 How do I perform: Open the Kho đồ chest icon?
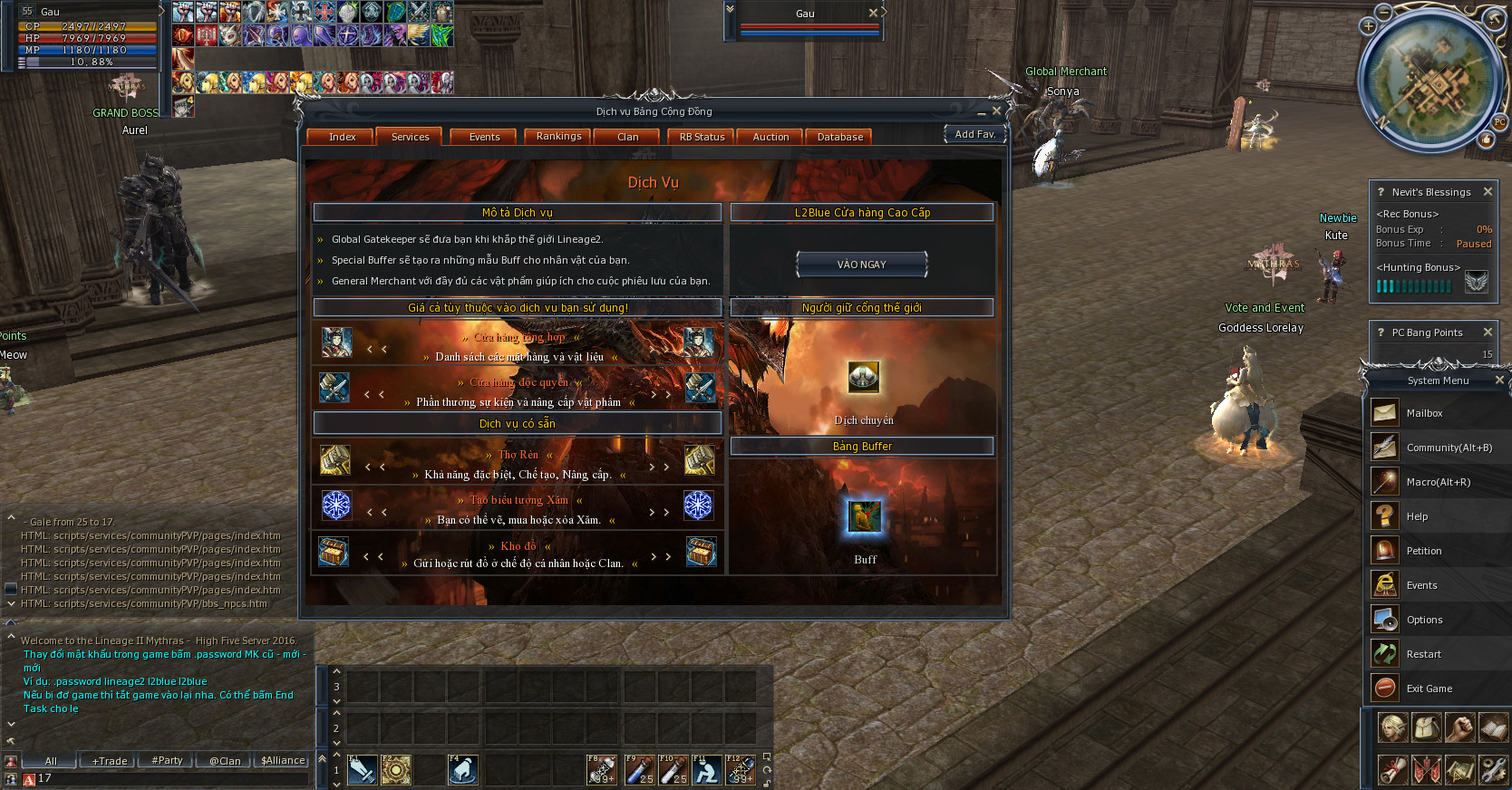tap(334, 551)
